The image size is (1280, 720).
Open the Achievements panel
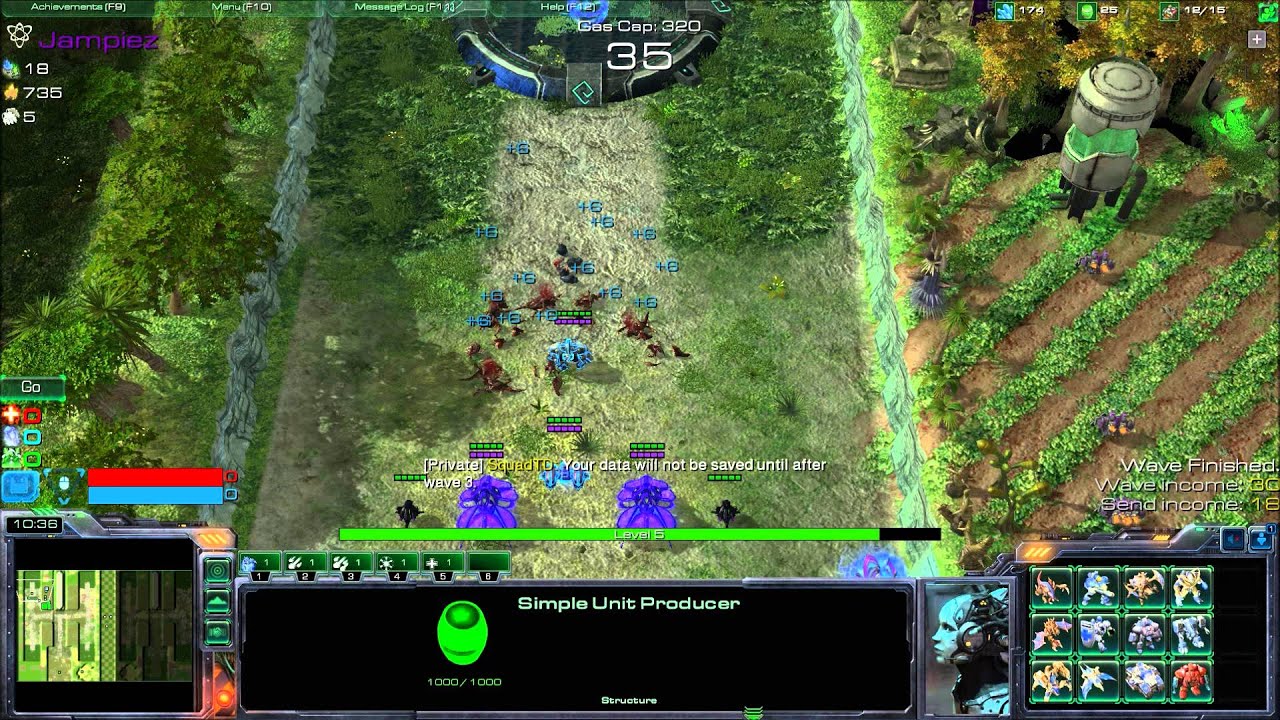[x=77, y=7]
